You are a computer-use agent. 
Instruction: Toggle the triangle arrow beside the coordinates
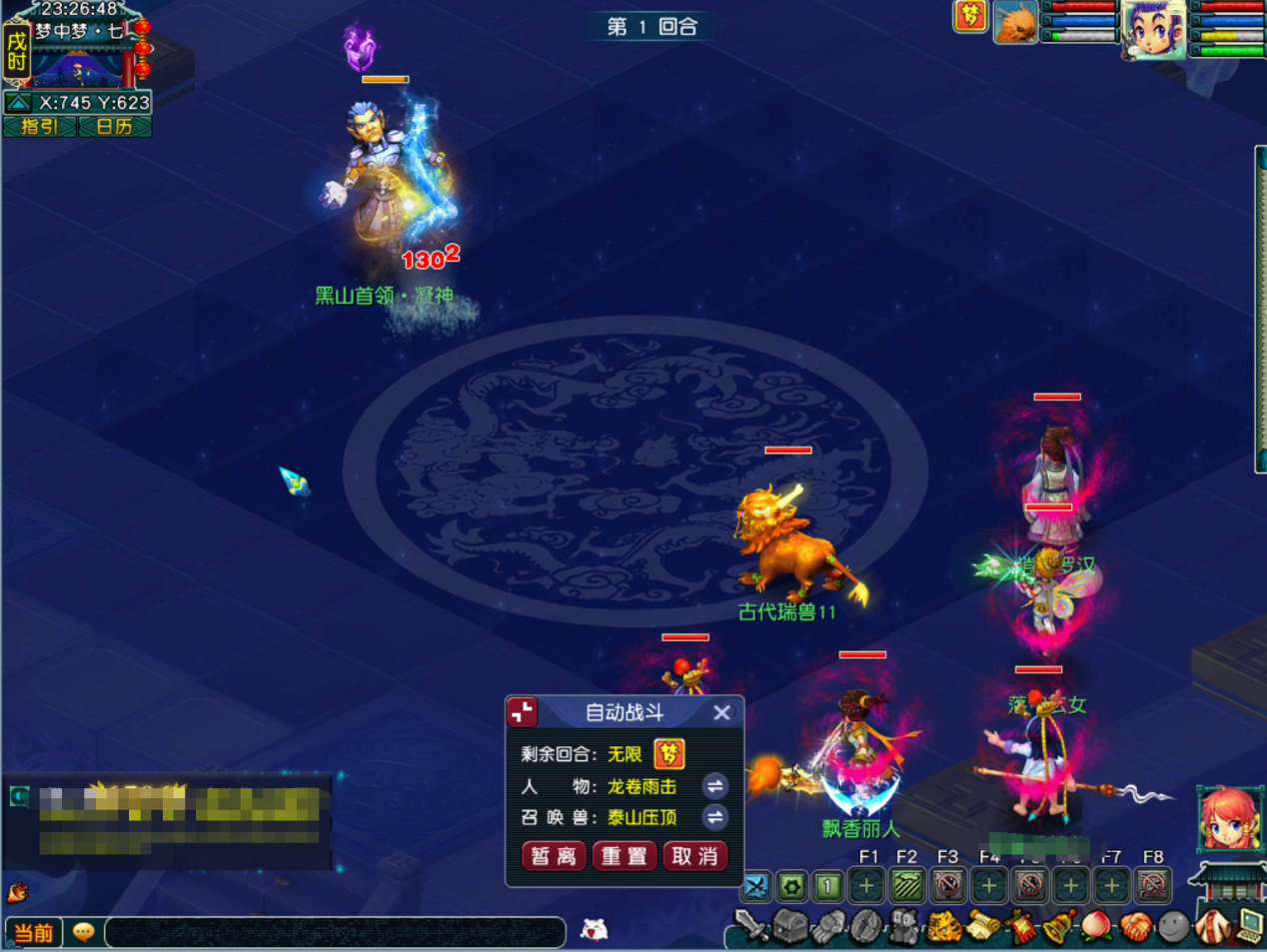tap(18, 103)
